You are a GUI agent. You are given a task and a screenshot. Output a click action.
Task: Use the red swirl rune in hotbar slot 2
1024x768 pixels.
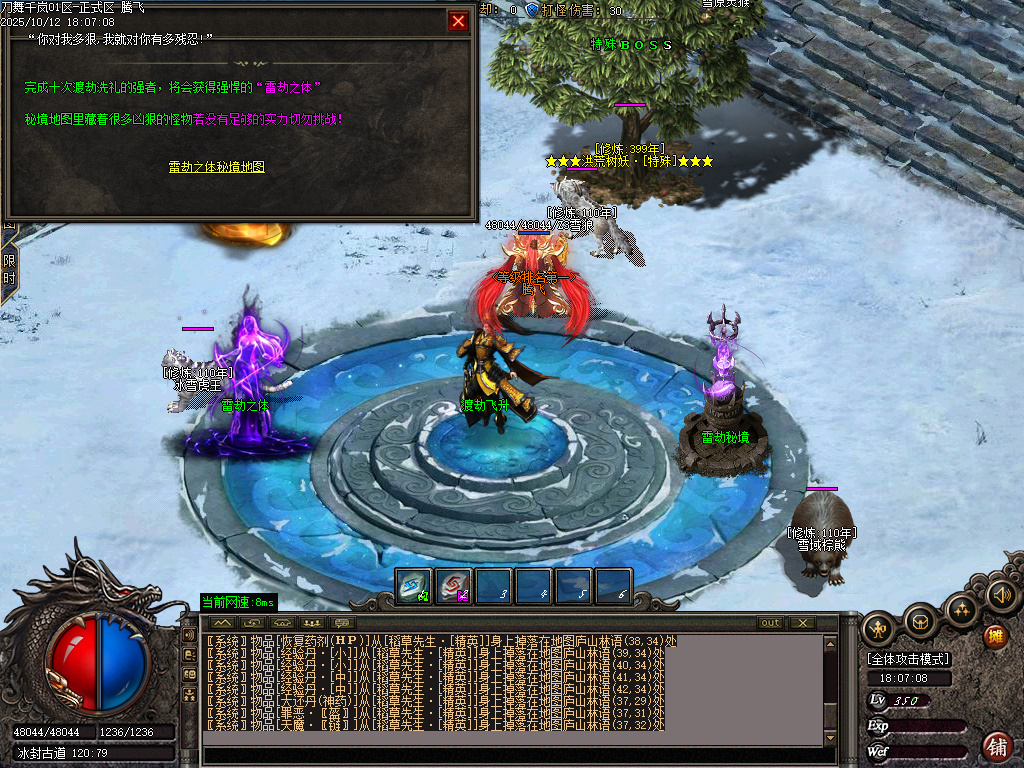point(453,586)
